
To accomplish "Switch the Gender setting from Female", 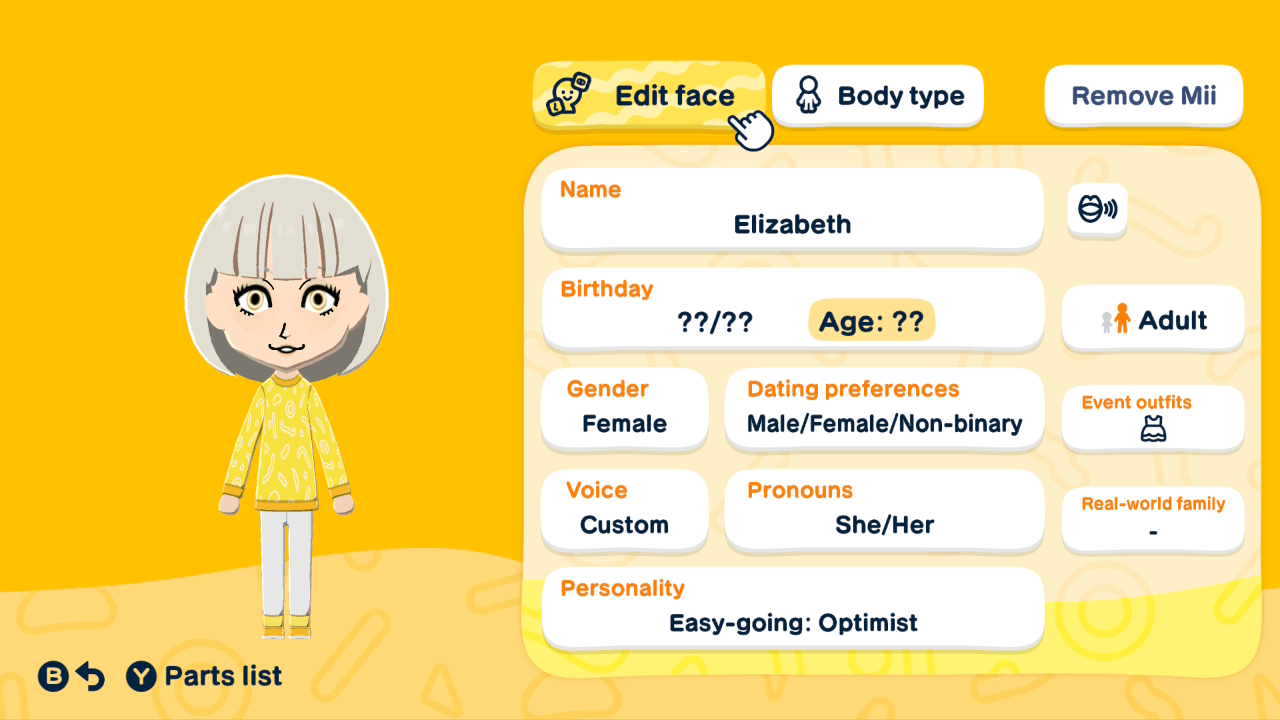I will (x=624, y=409).
